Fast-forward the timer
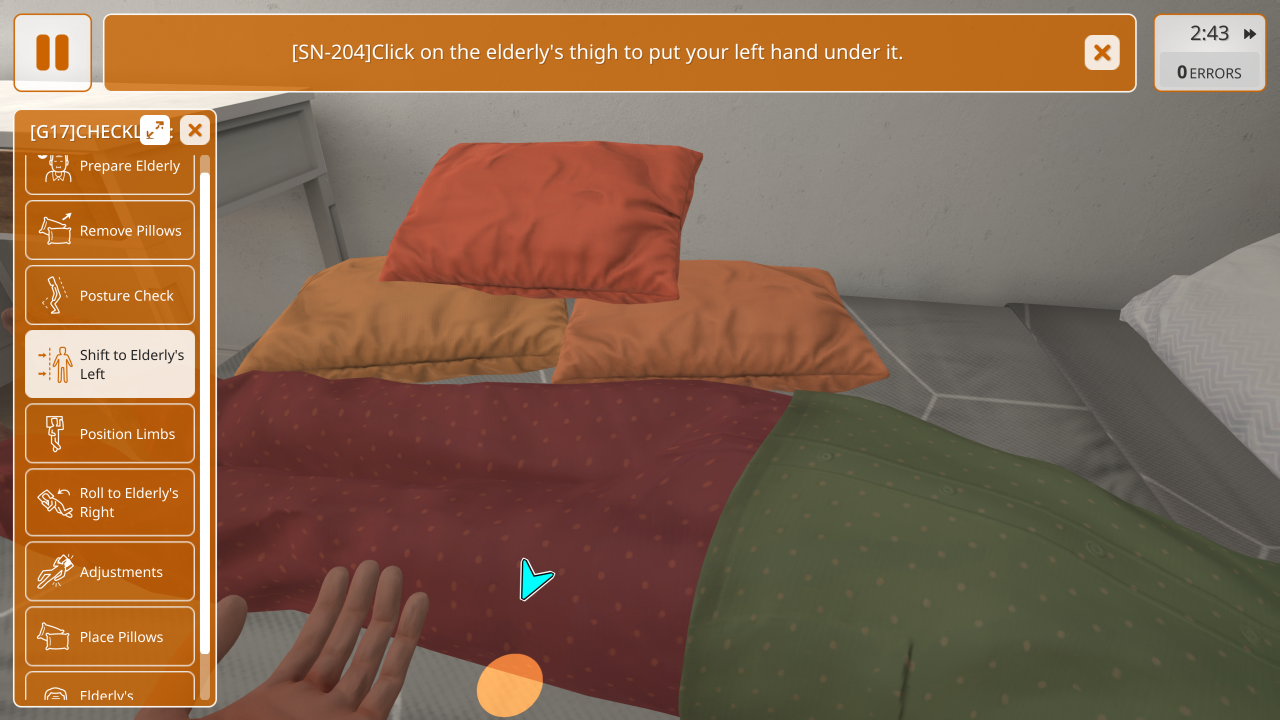Viewport: 1280px width, 720px height. pyautogui.click(x=1250, y=34)
